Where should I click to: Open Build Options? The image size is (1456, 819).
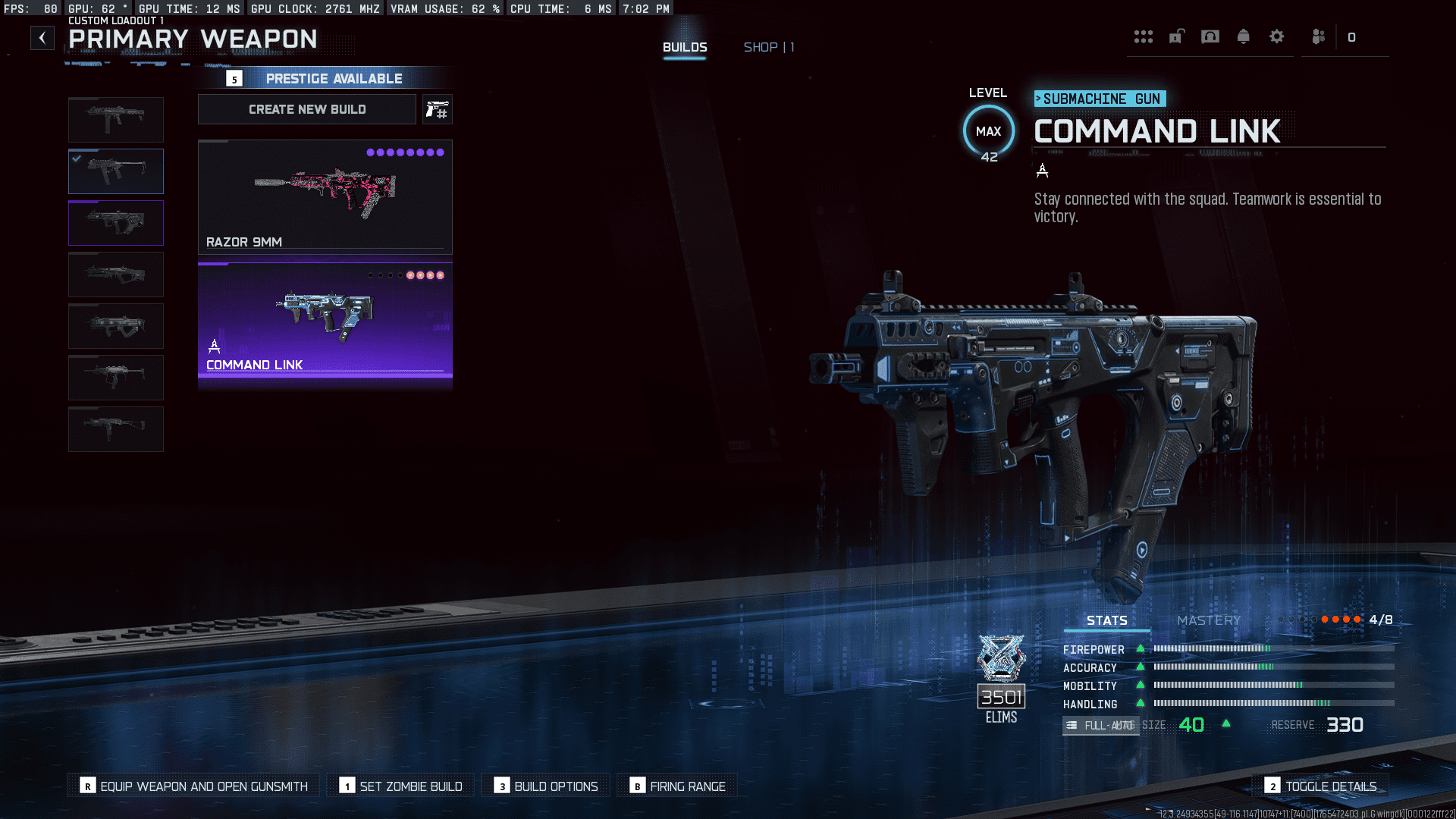546,786
